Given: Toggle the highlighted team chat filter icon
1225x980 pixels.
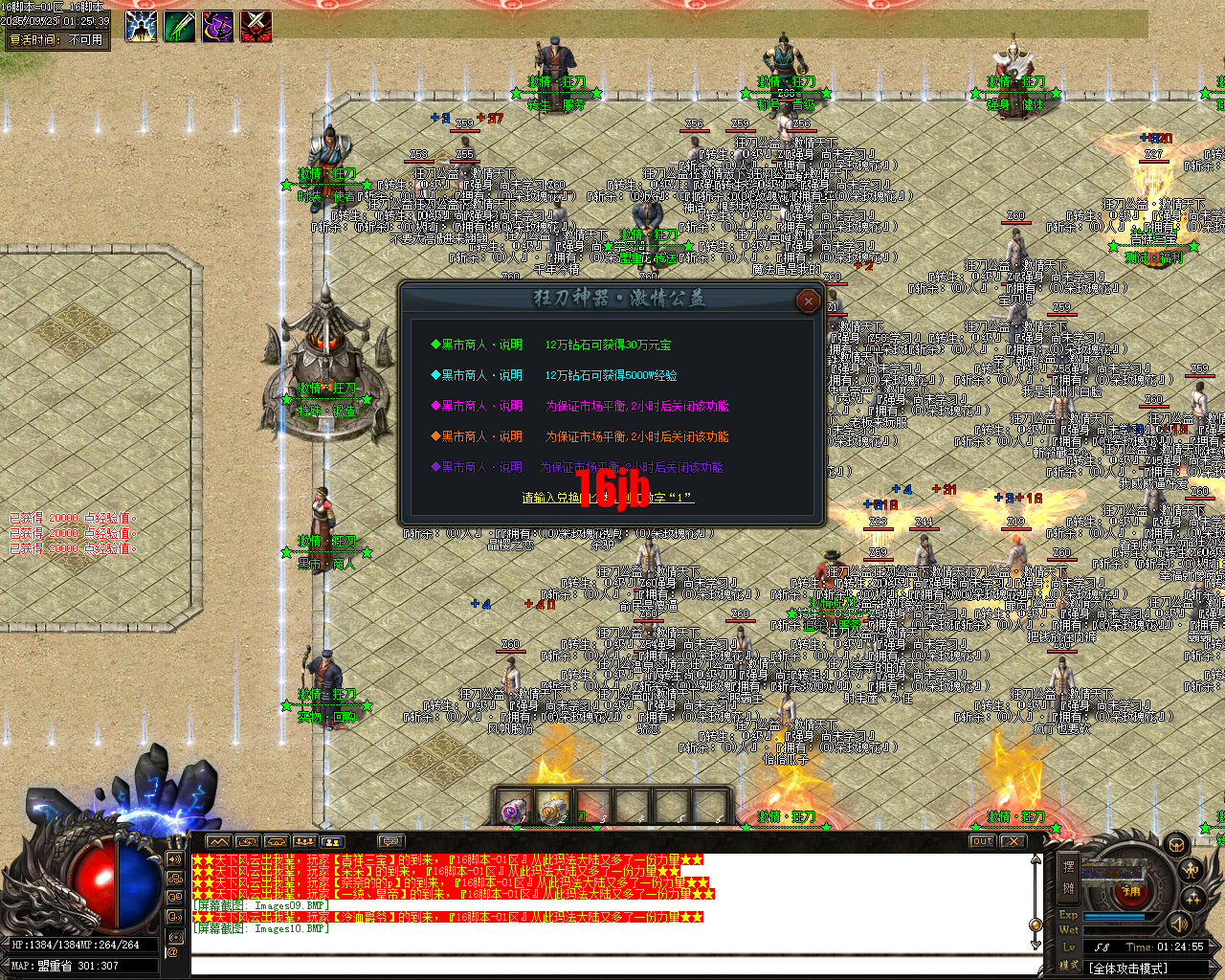Looking at the screenshot, I should (x=334, y=842).
